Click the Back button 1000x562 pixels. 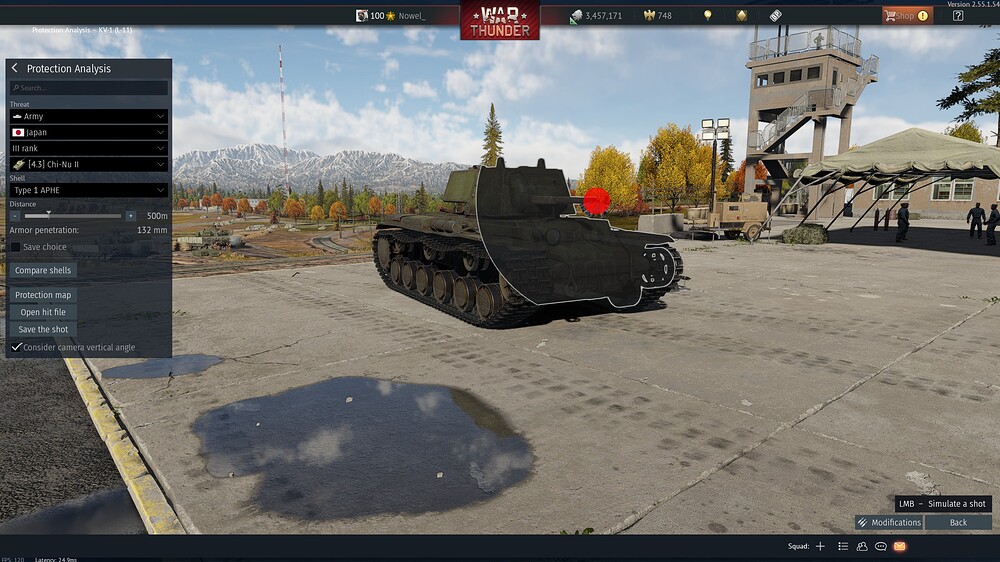[958, 522]
